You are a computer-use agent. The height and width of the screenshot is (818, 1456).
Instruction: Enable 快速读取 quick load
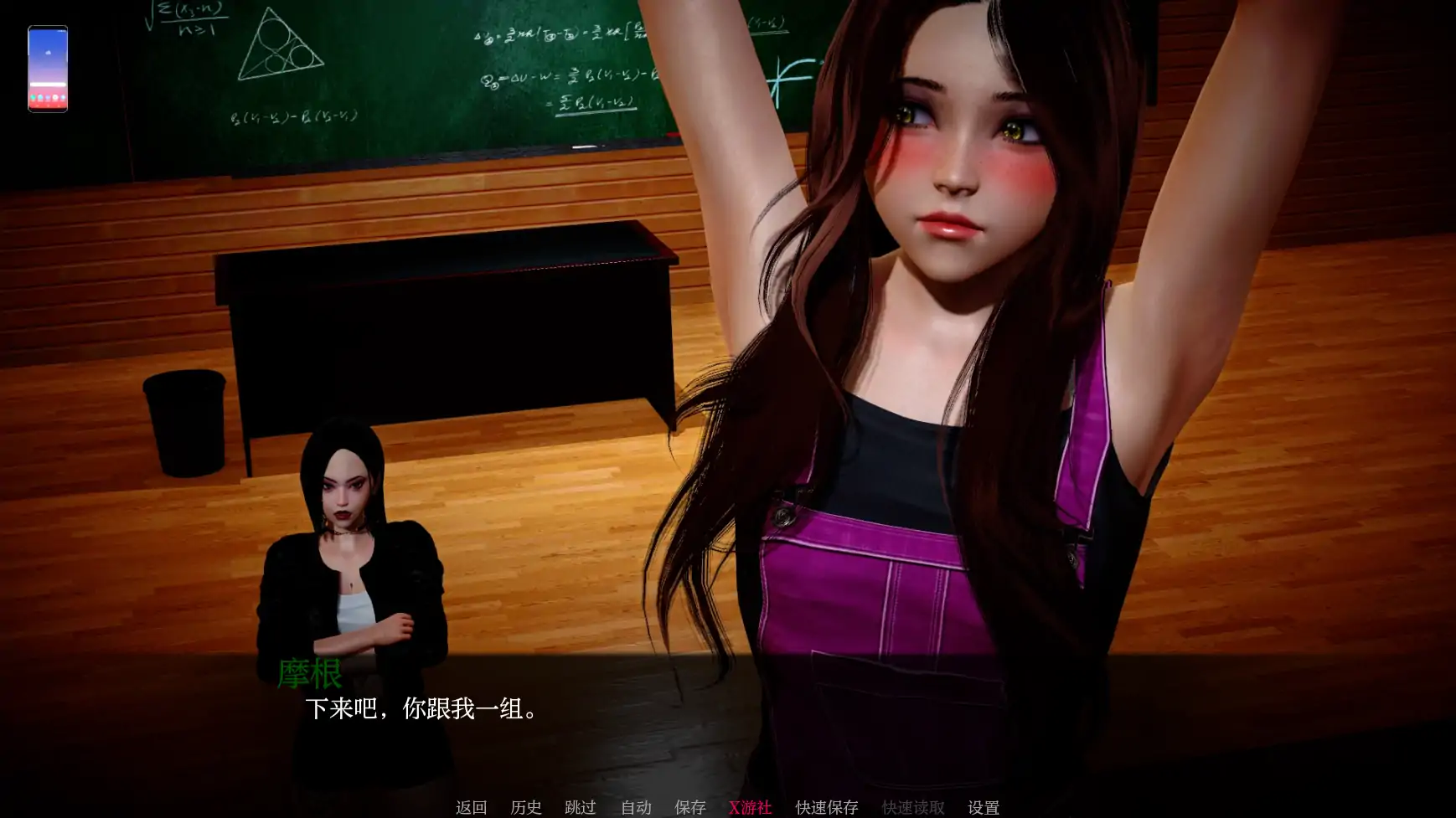(x=912, y=807)
